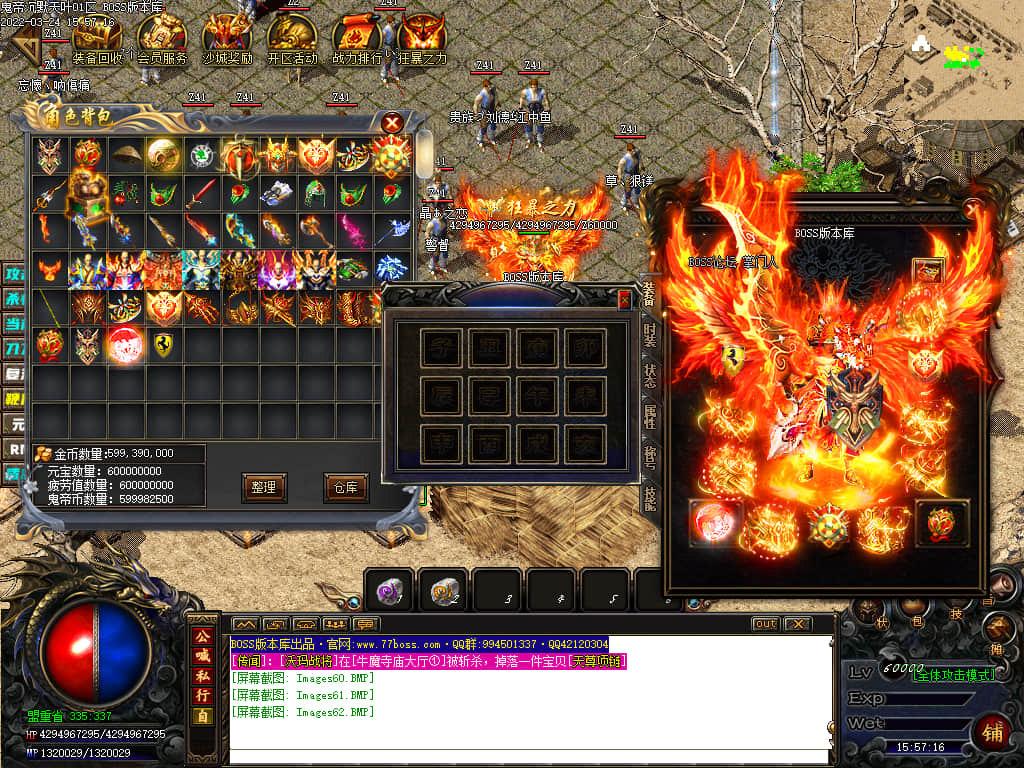Close the 角色背包 bag window
The height and width of the screenshot is (768, 1024).
pos(393,123)
